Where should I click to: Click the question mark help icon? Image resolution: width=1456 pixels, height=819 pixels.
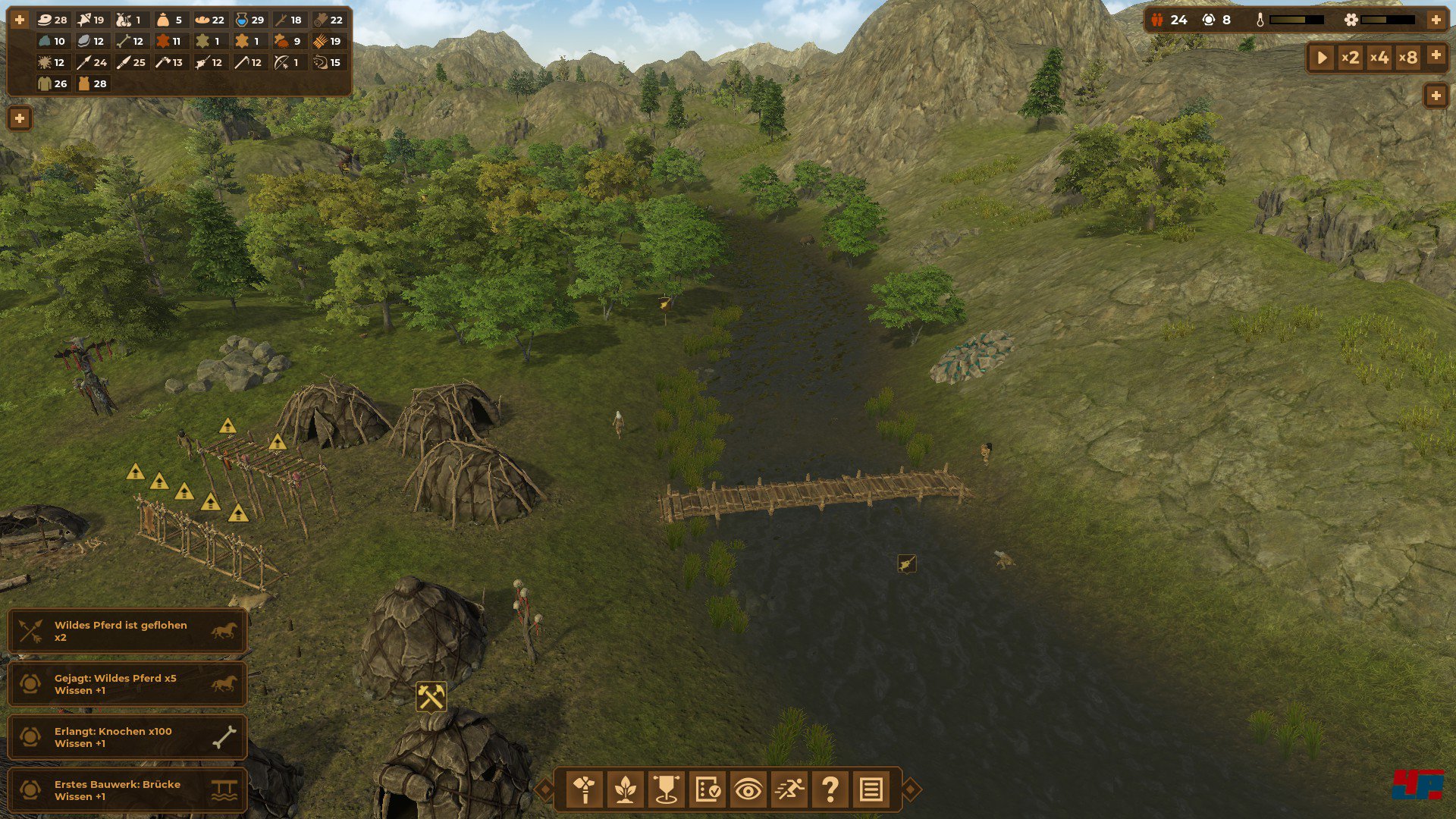tap(830, 790)
